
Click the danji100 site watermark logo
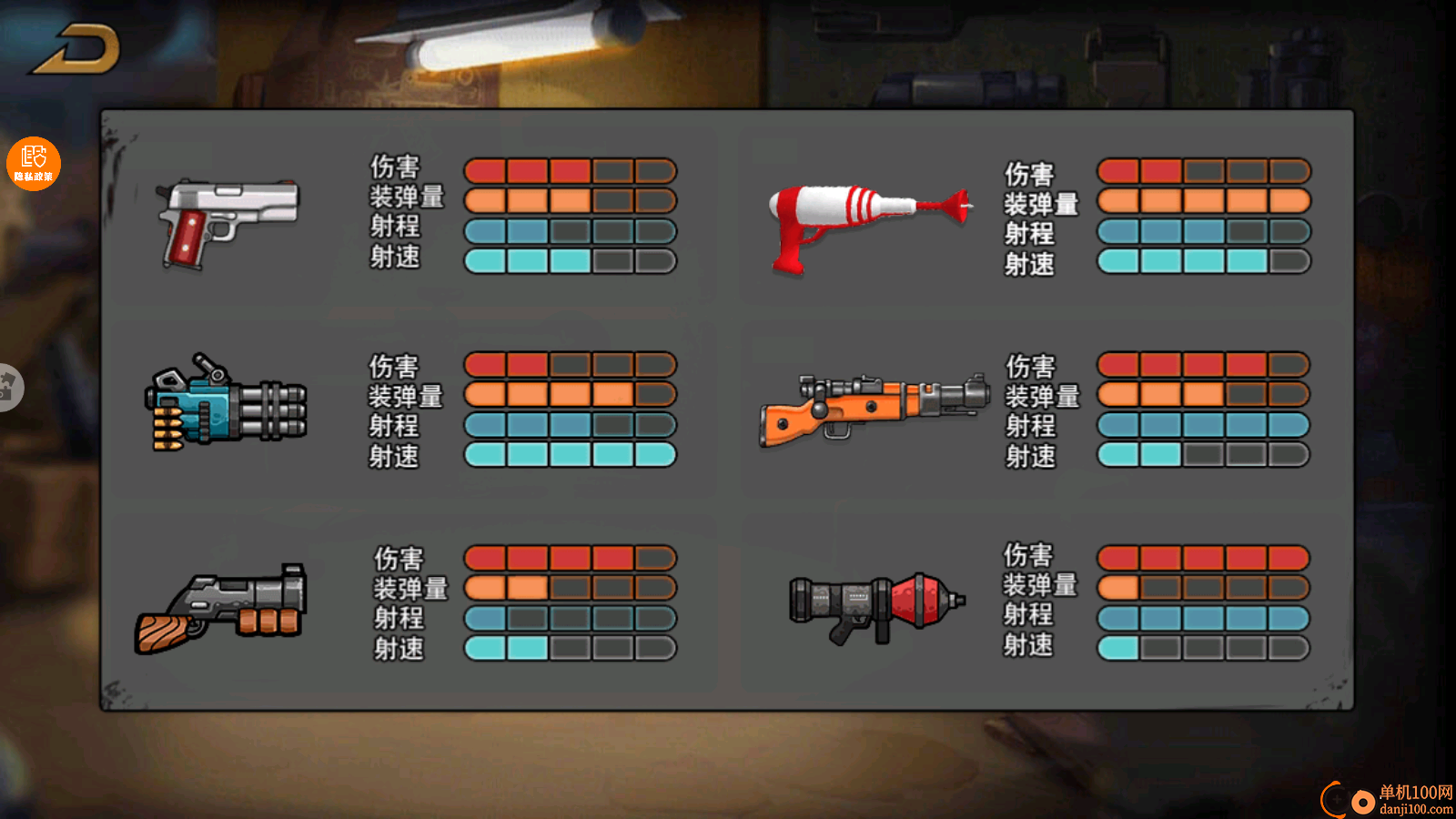pyautogui.click(x=1387, y=799)
